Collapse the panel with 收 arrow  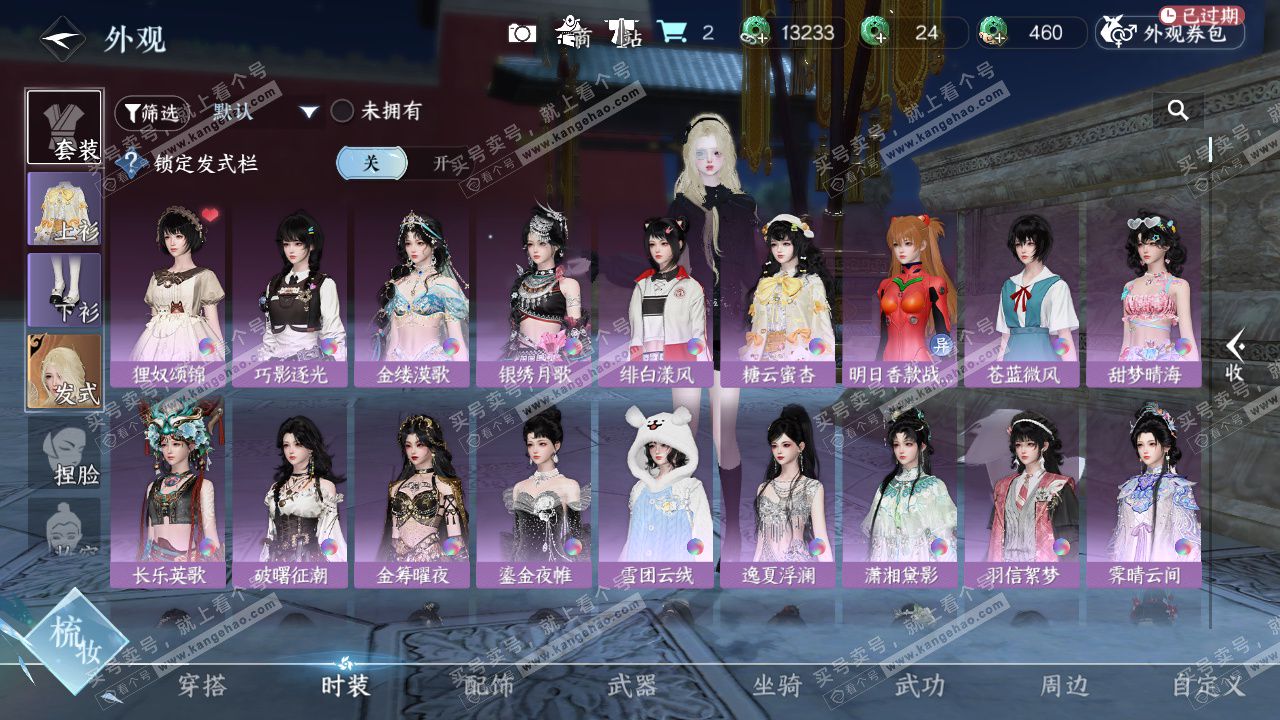coord(1236,355)
